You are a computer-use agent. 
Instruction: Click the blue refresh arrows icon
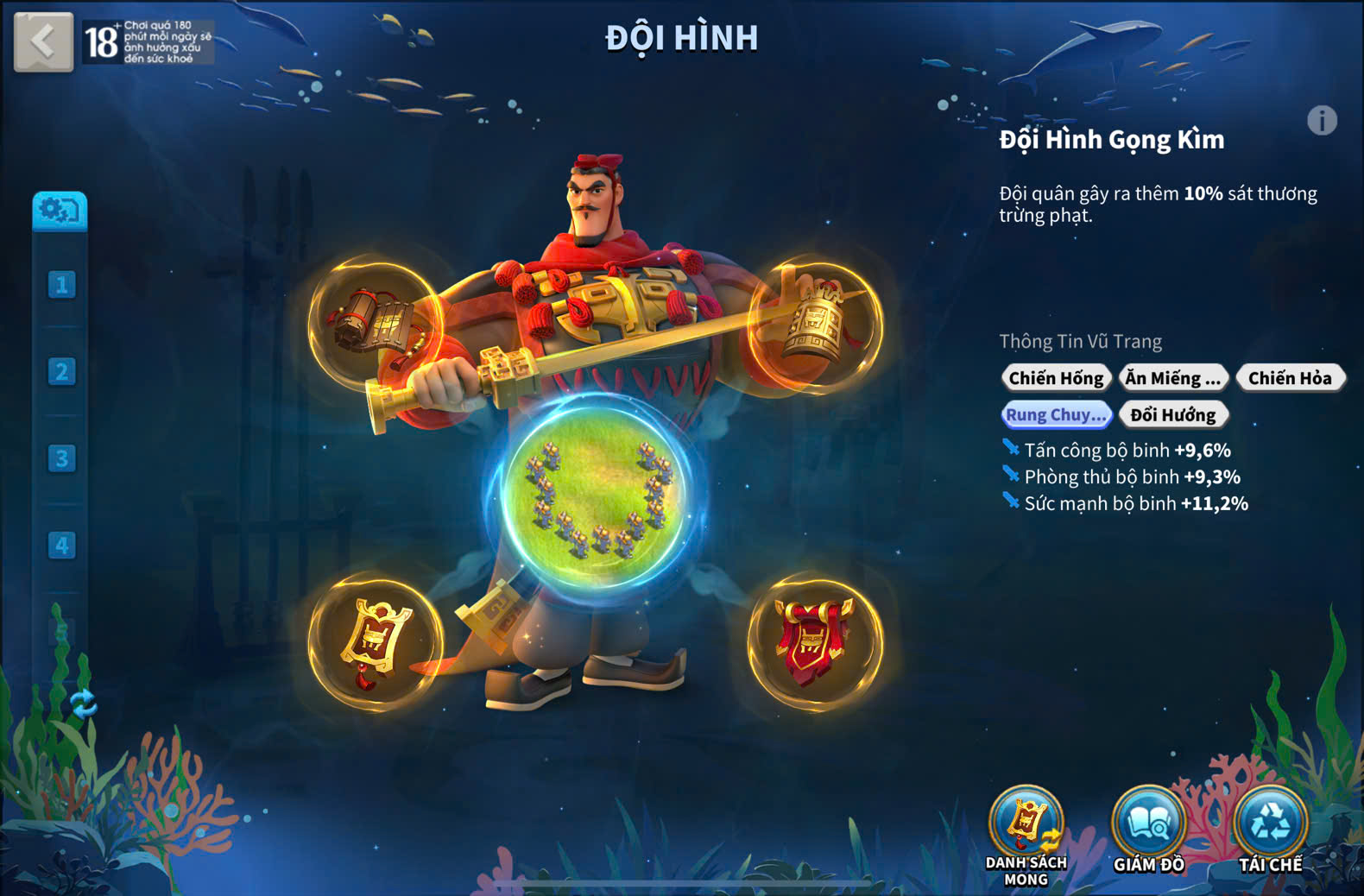pyautogui.click(x=83, y=704)
